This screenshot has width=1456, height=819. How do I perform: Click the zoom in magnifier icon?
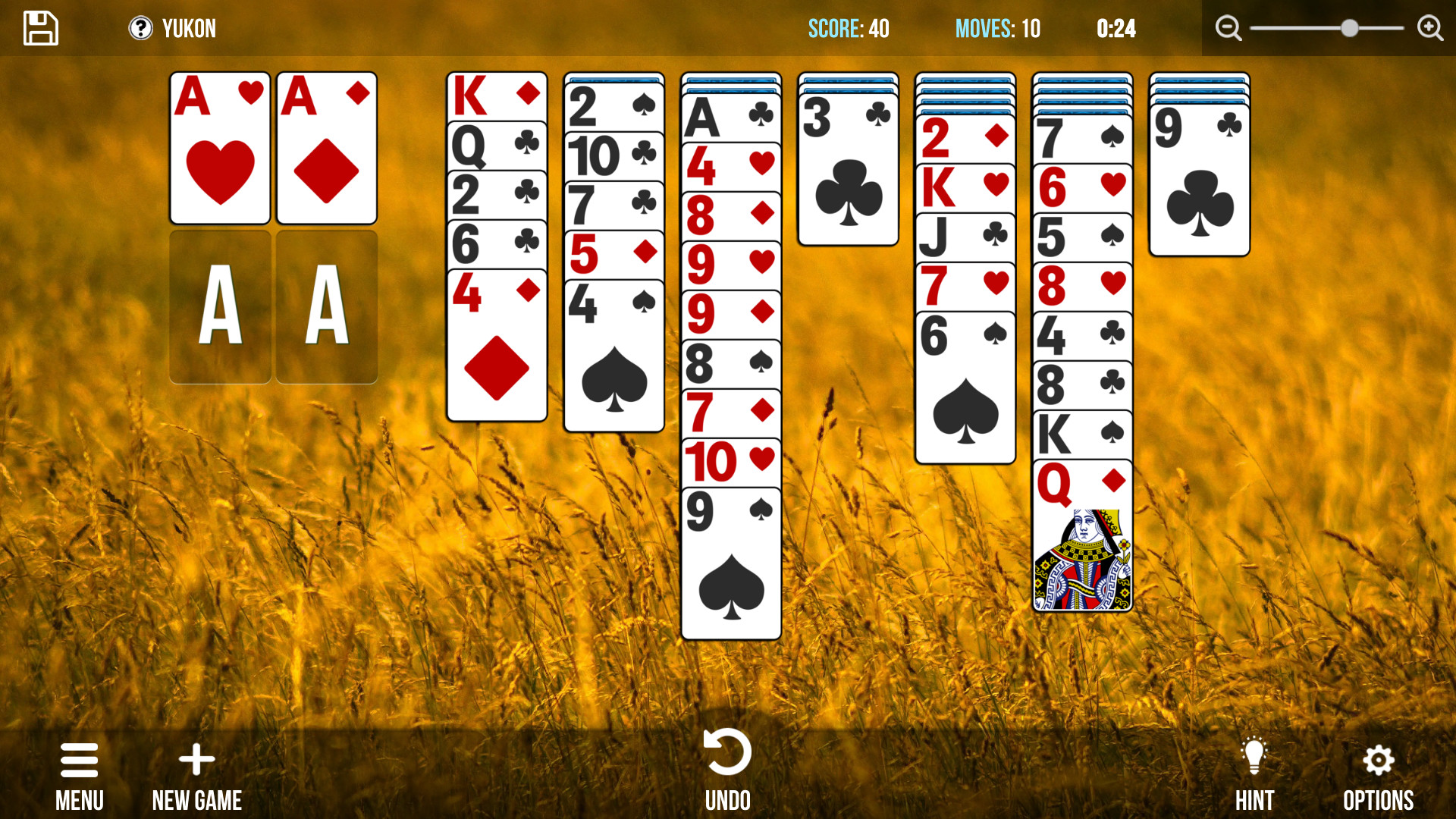[x=1429, y=28]
